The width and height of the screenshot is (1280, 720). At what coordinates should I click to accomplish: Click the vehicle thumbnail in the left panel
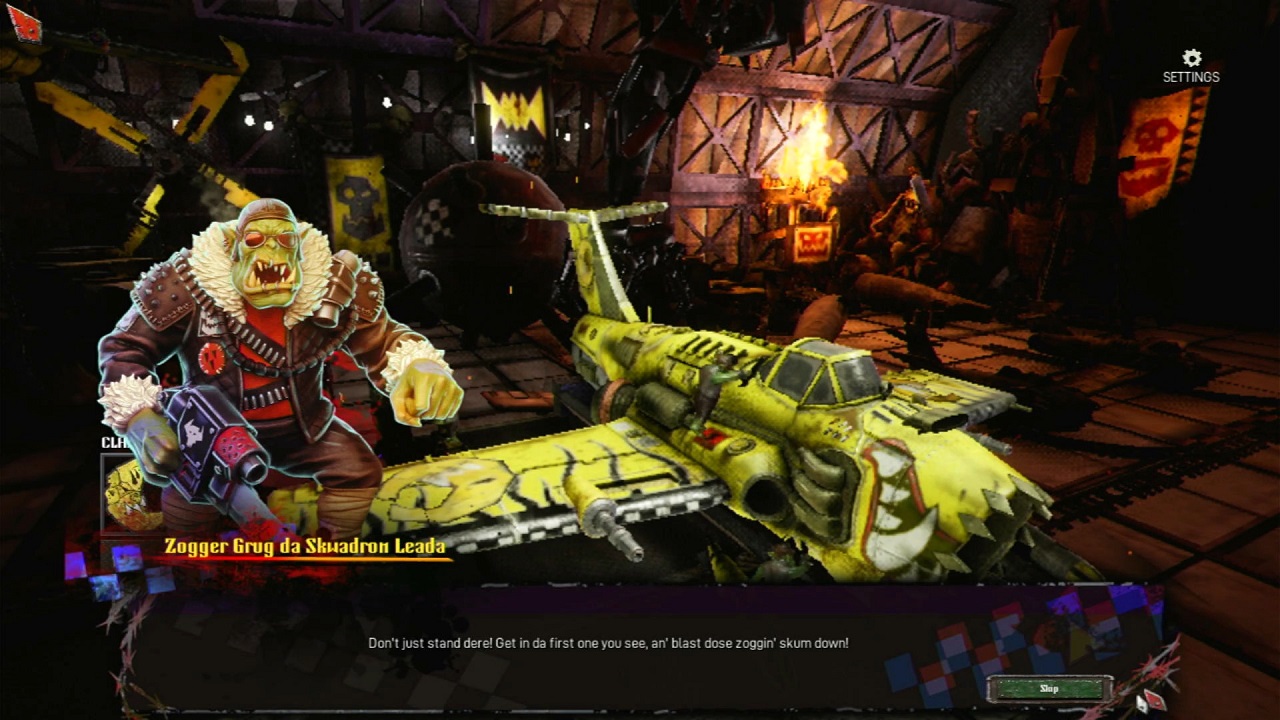pos(123,490)
